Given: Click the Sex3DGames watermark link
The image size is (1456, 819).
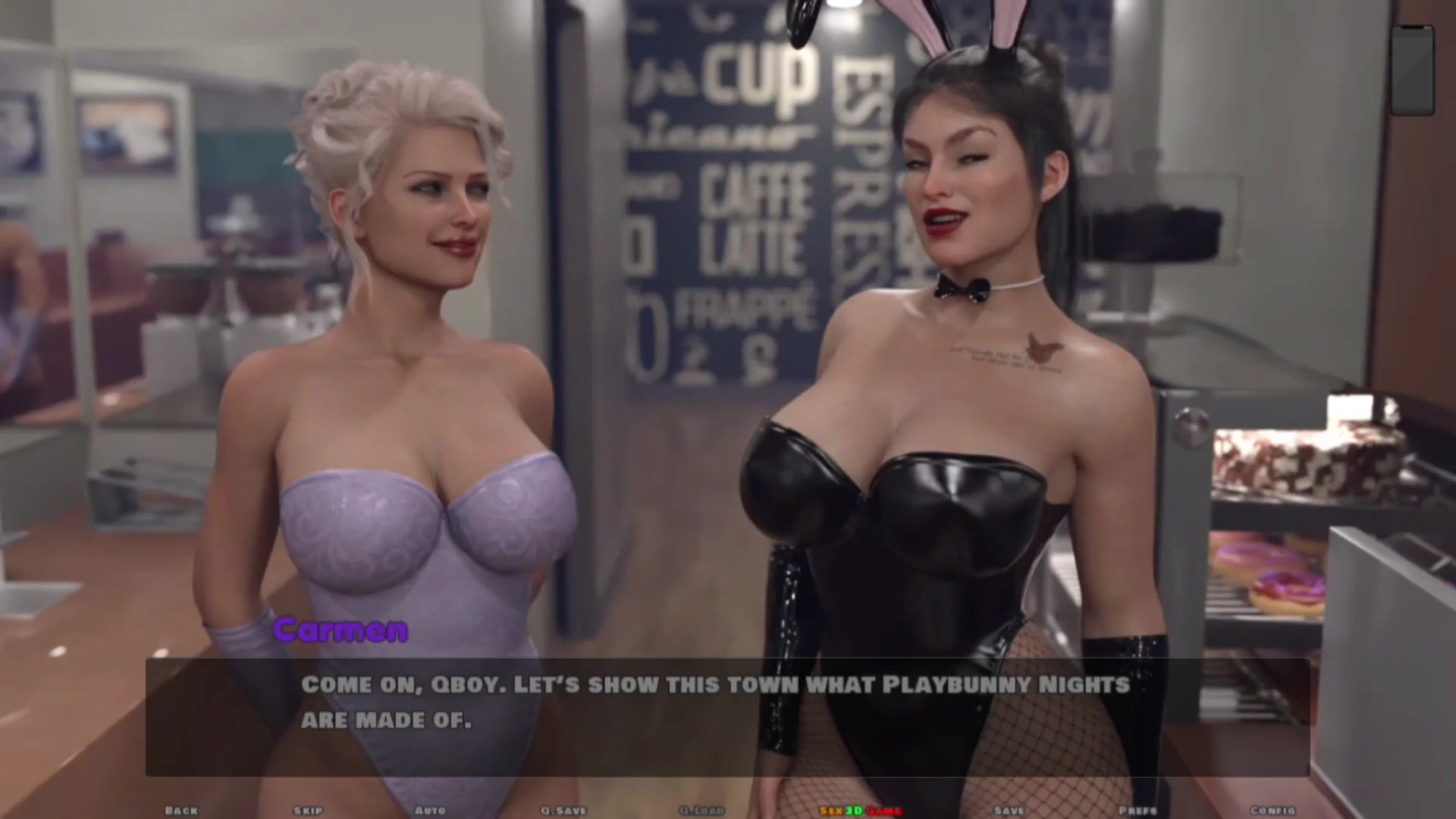Looking at the screenshot, I should click(x=858, y=810).
